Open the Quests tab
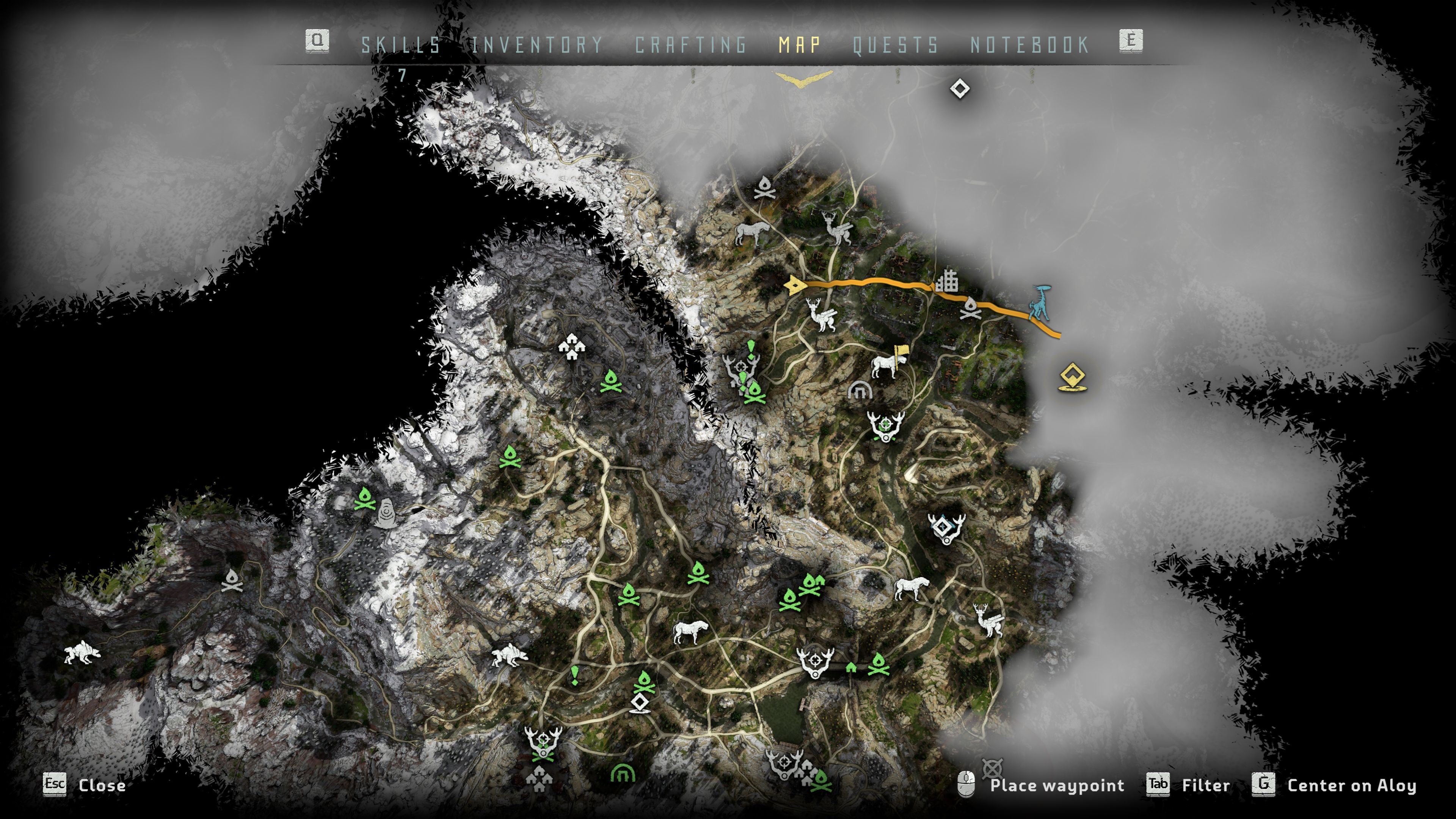 (895, 45)
